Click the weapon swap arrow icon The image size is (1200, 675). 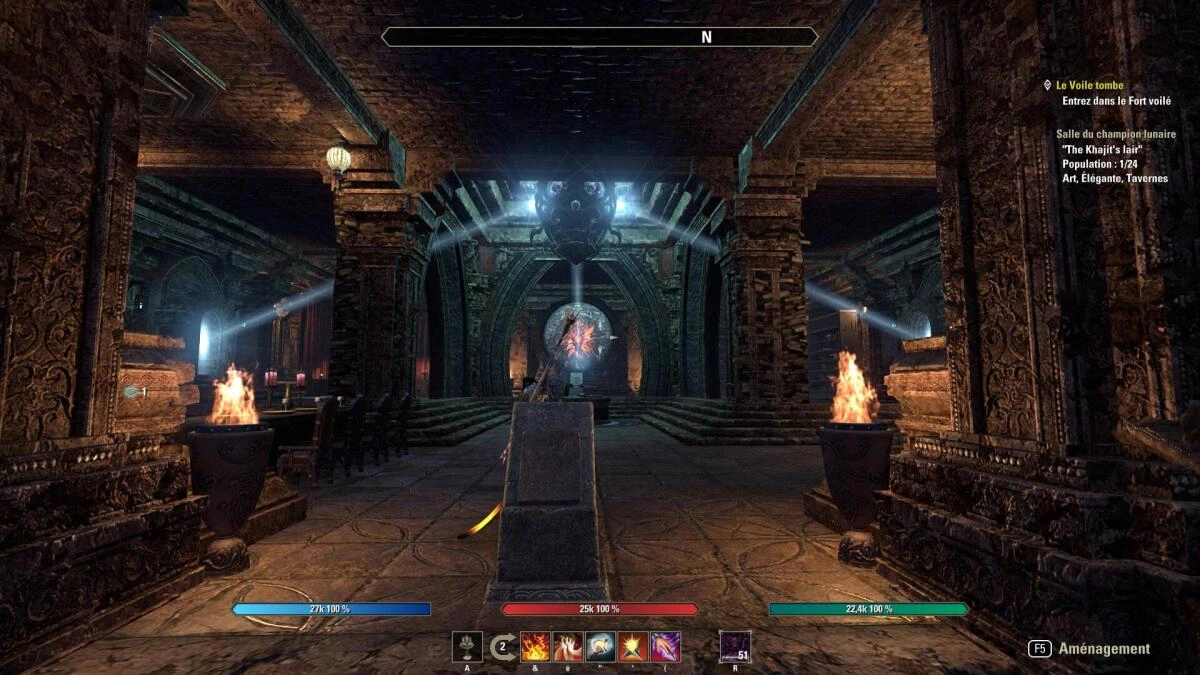tap(503, 647)
